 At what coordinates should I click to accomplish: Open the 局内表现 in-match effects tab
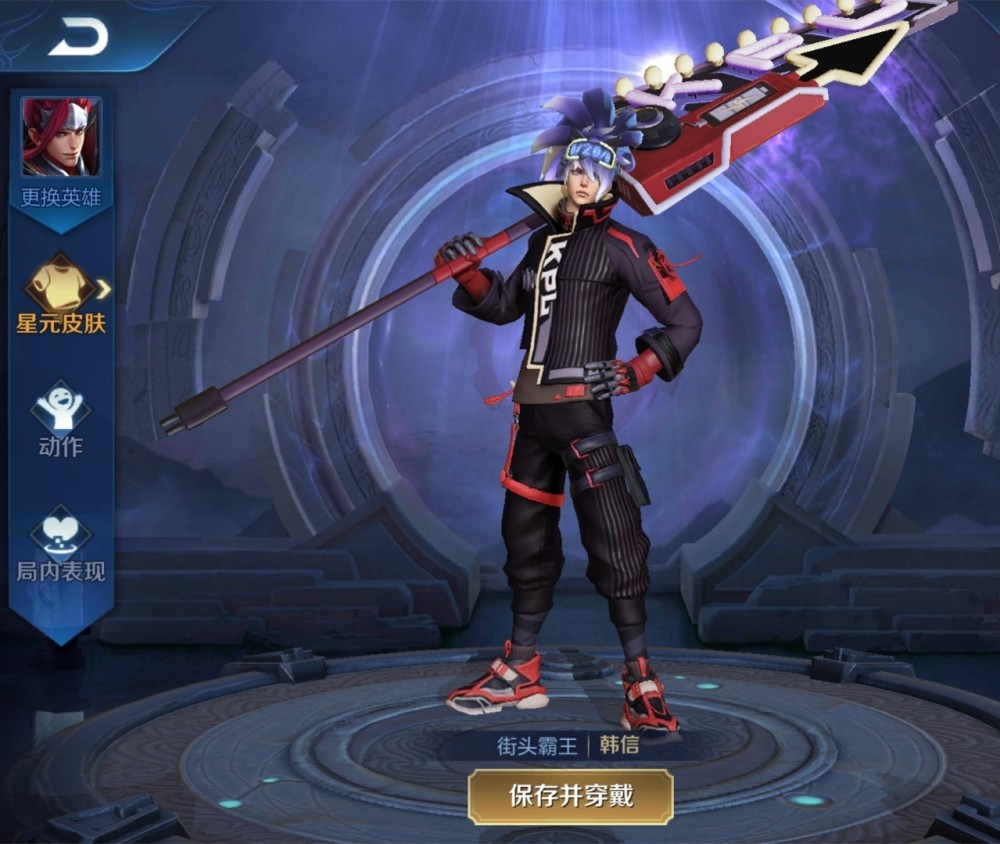(x=61, y=545)
